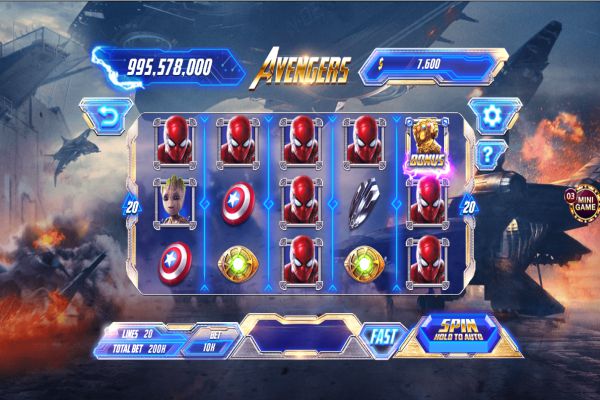Adjust the Lines 20 selector
Image resolution: width=600 pixels, height=400 pixels.
coord(136,331)
